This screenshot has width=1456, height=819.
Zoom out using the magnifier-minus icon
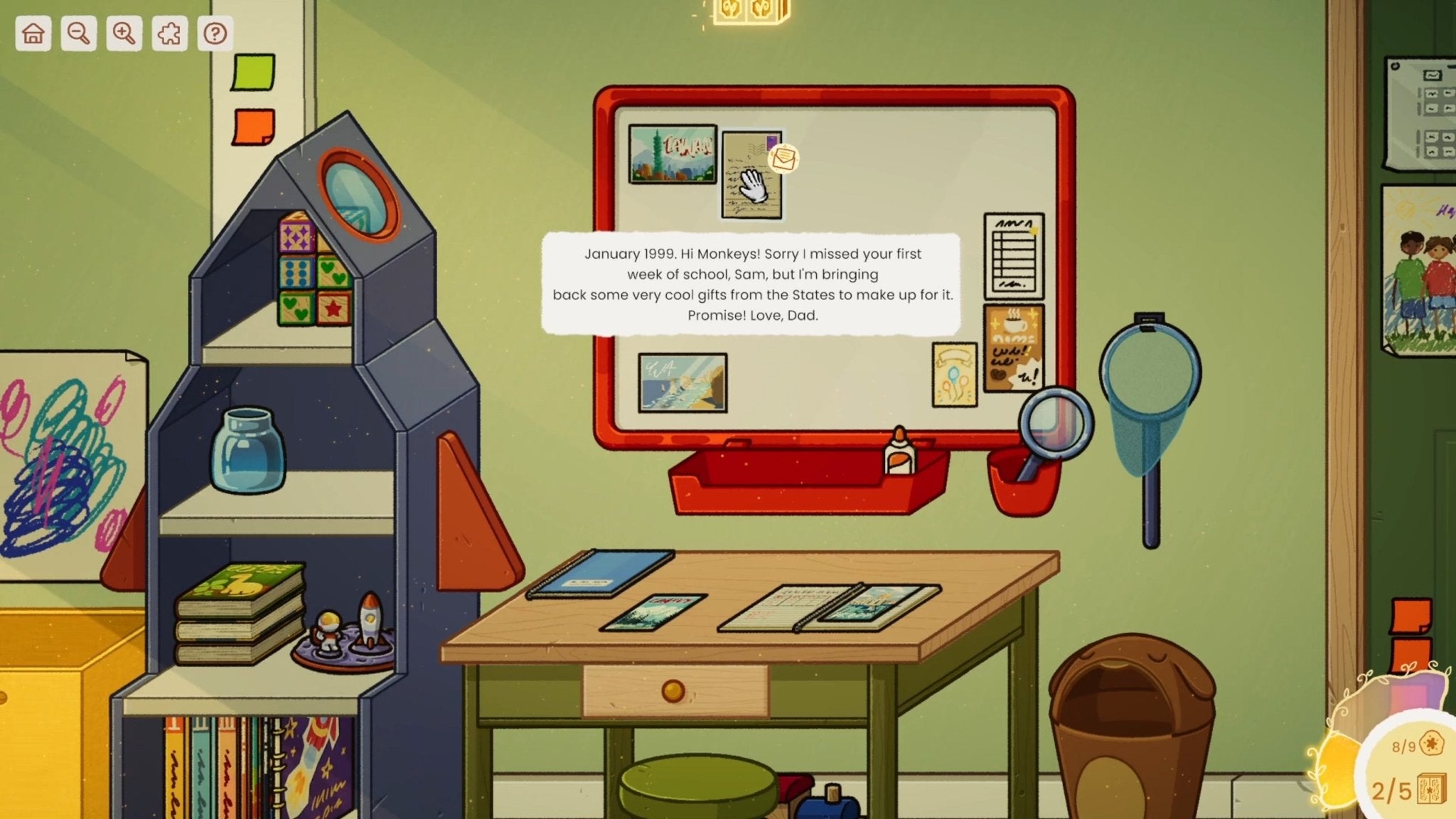click(x=78, y=33)
